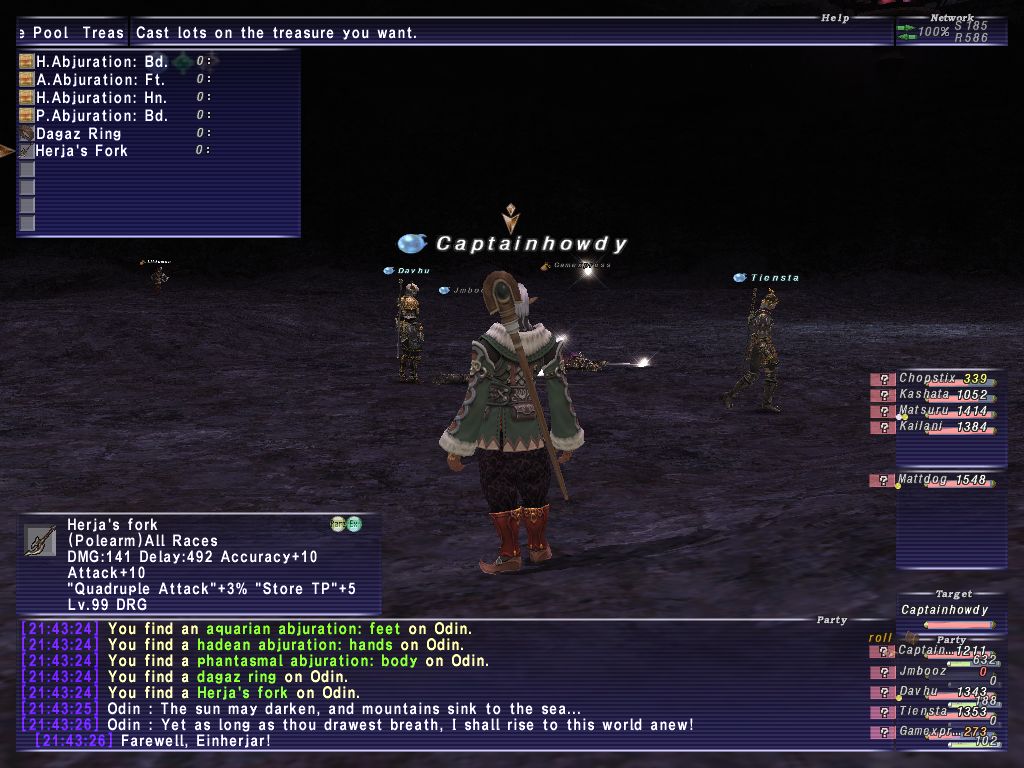Select Herja's Fork in treasure list
This screenshot has height=768, width=1024.
(x=81, y=151)
